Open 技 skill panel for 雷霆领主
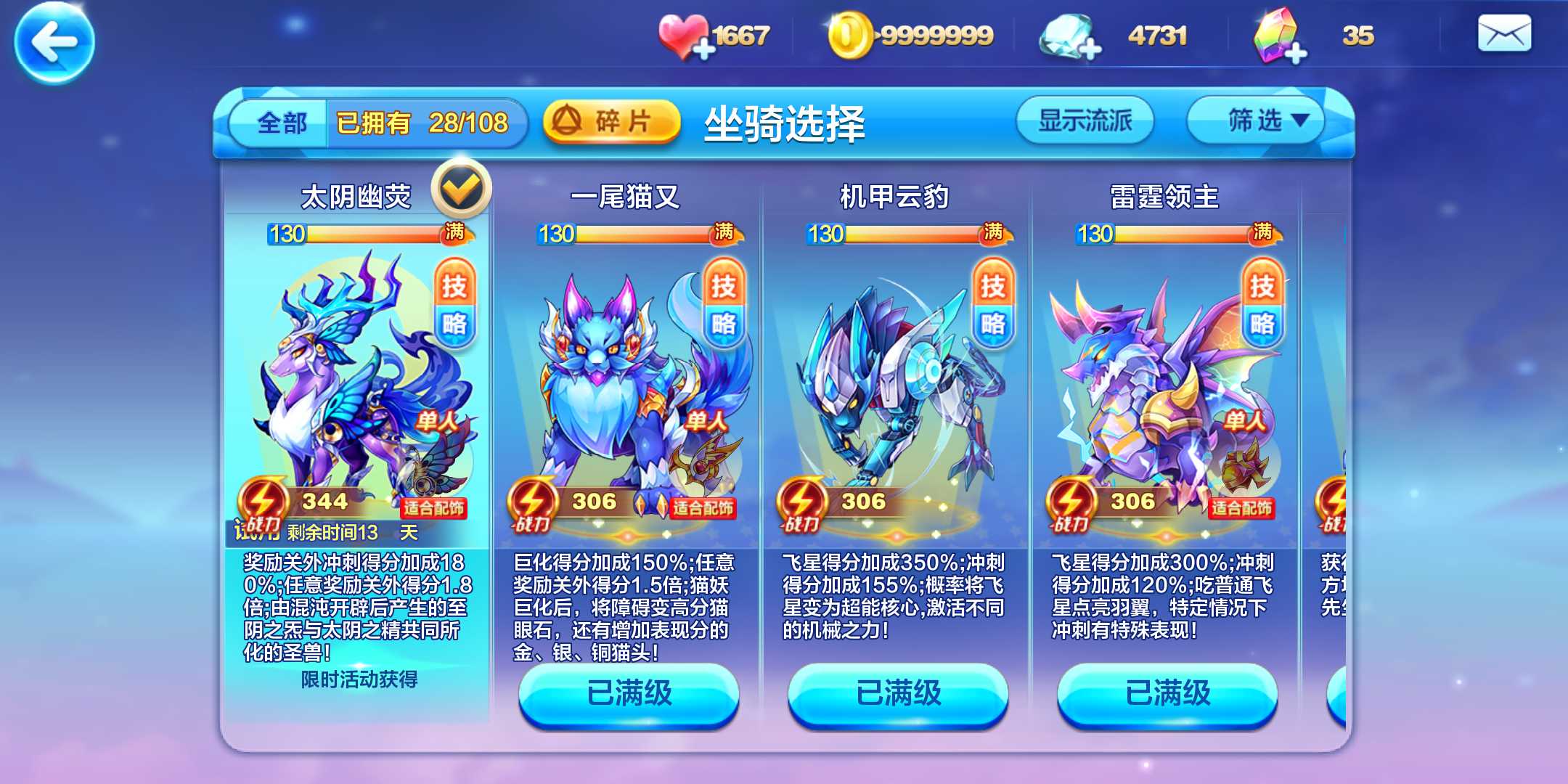This screenshot has width=1568, height=784. pos(1262,286)
